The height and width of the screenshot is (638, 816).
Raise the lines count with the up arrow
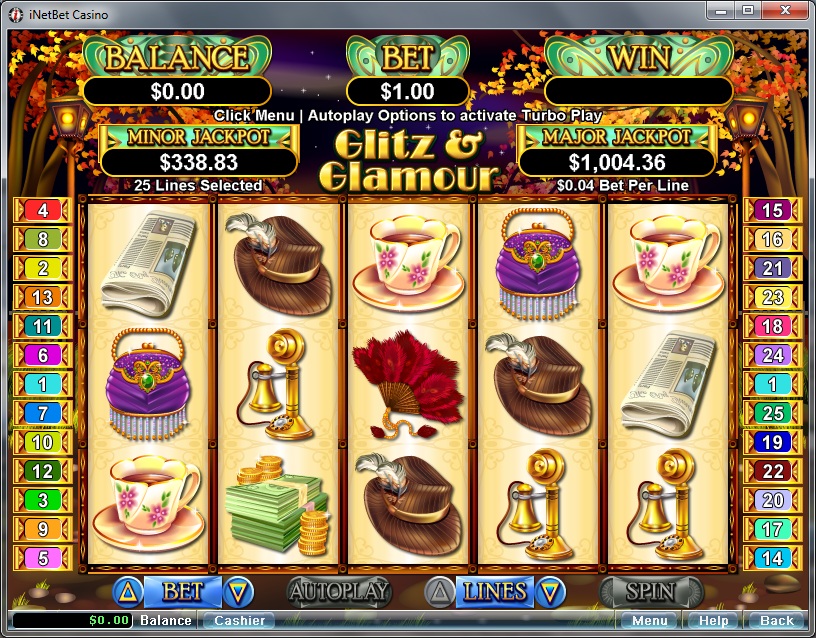[440, 592]
